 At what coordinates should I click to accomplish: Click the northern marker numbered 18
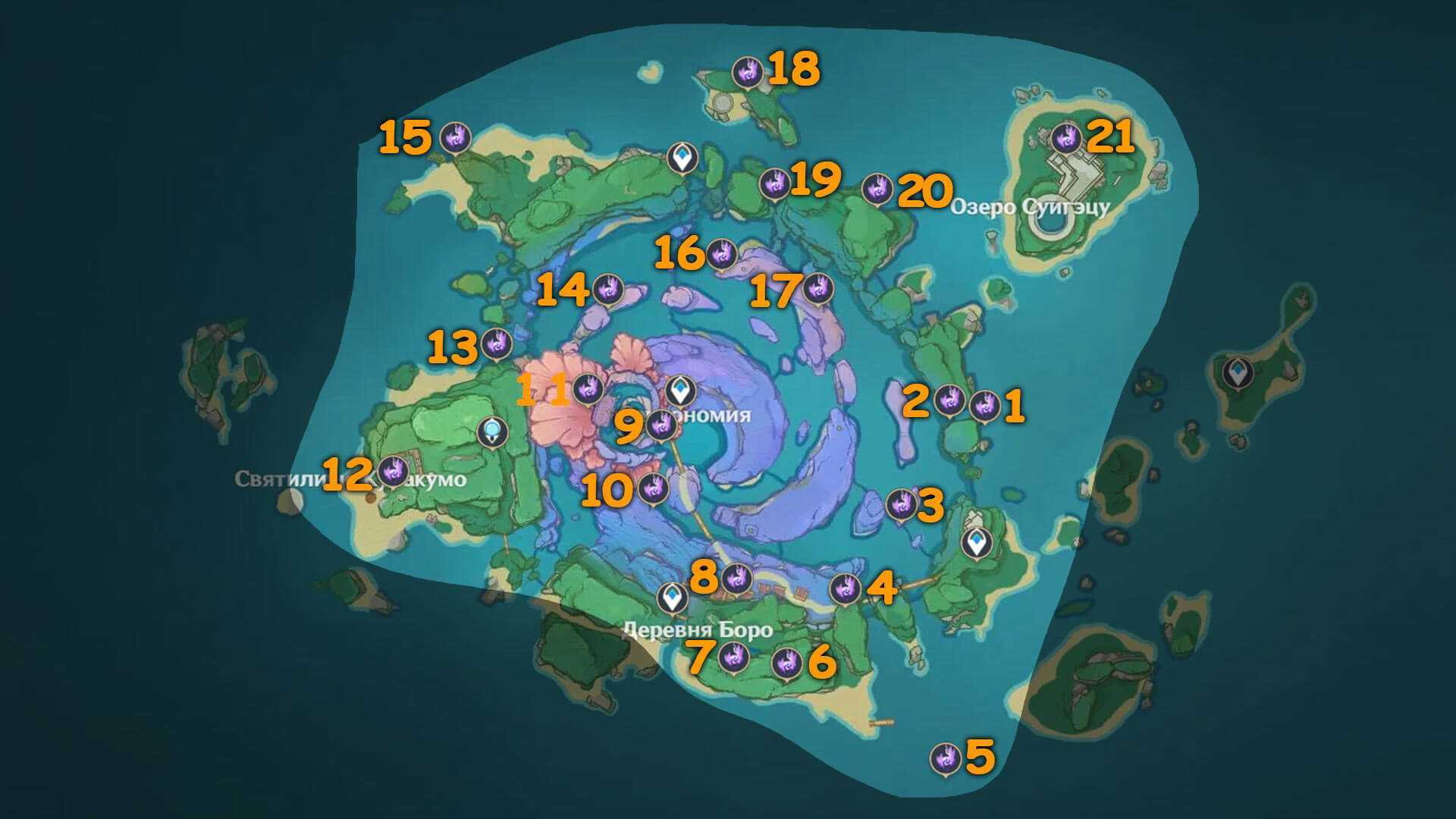pos(748,73)
